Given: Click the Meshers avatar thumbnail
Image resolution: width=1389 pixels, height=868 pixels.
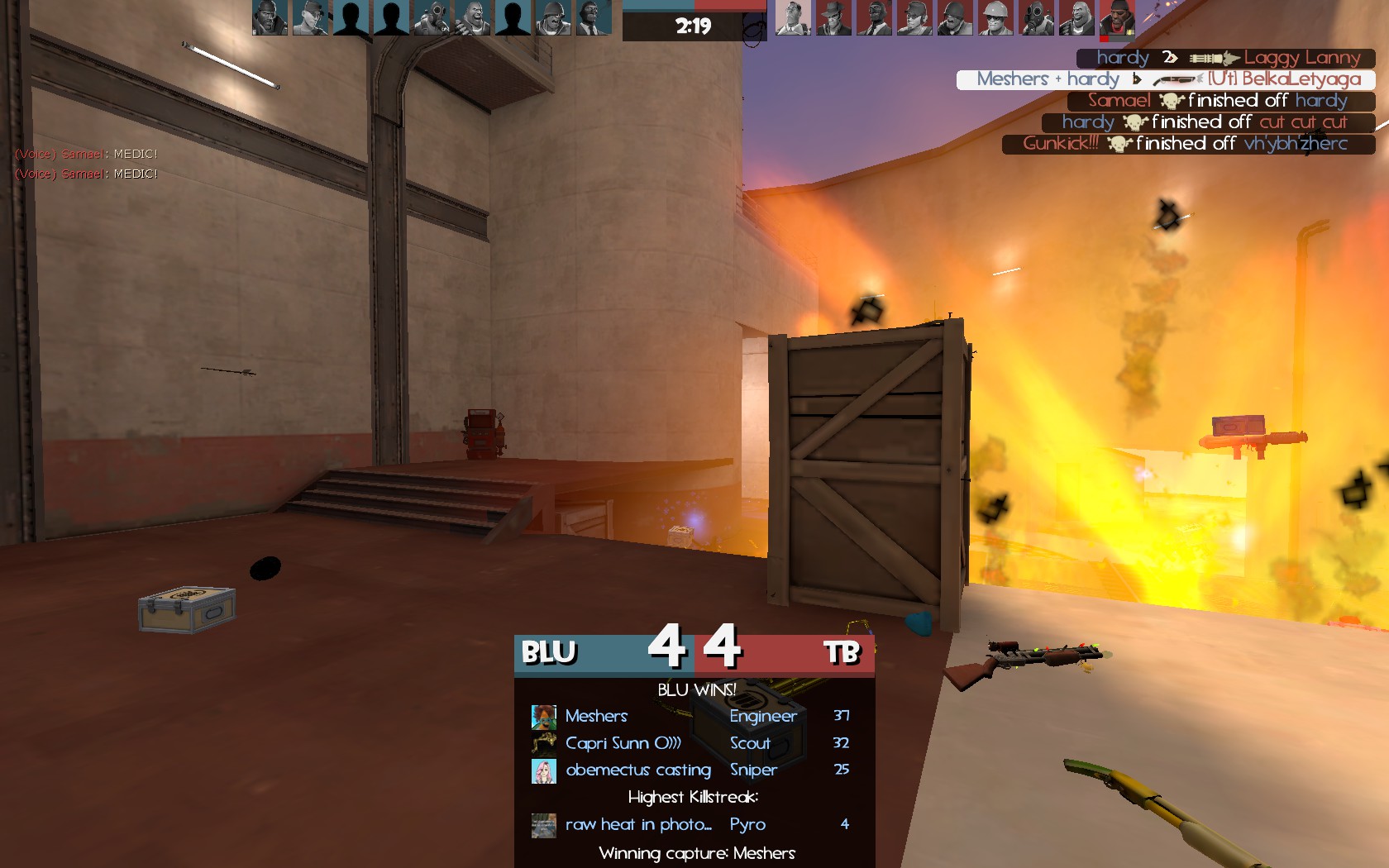Looking at the screenshot, I should [543, 716].
